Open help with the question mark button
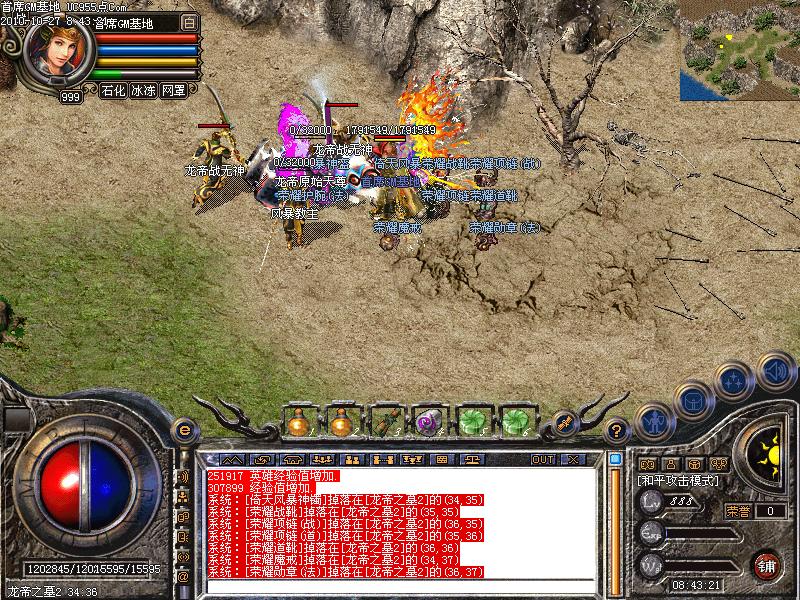The image size is (800, 600). (618, 431)
